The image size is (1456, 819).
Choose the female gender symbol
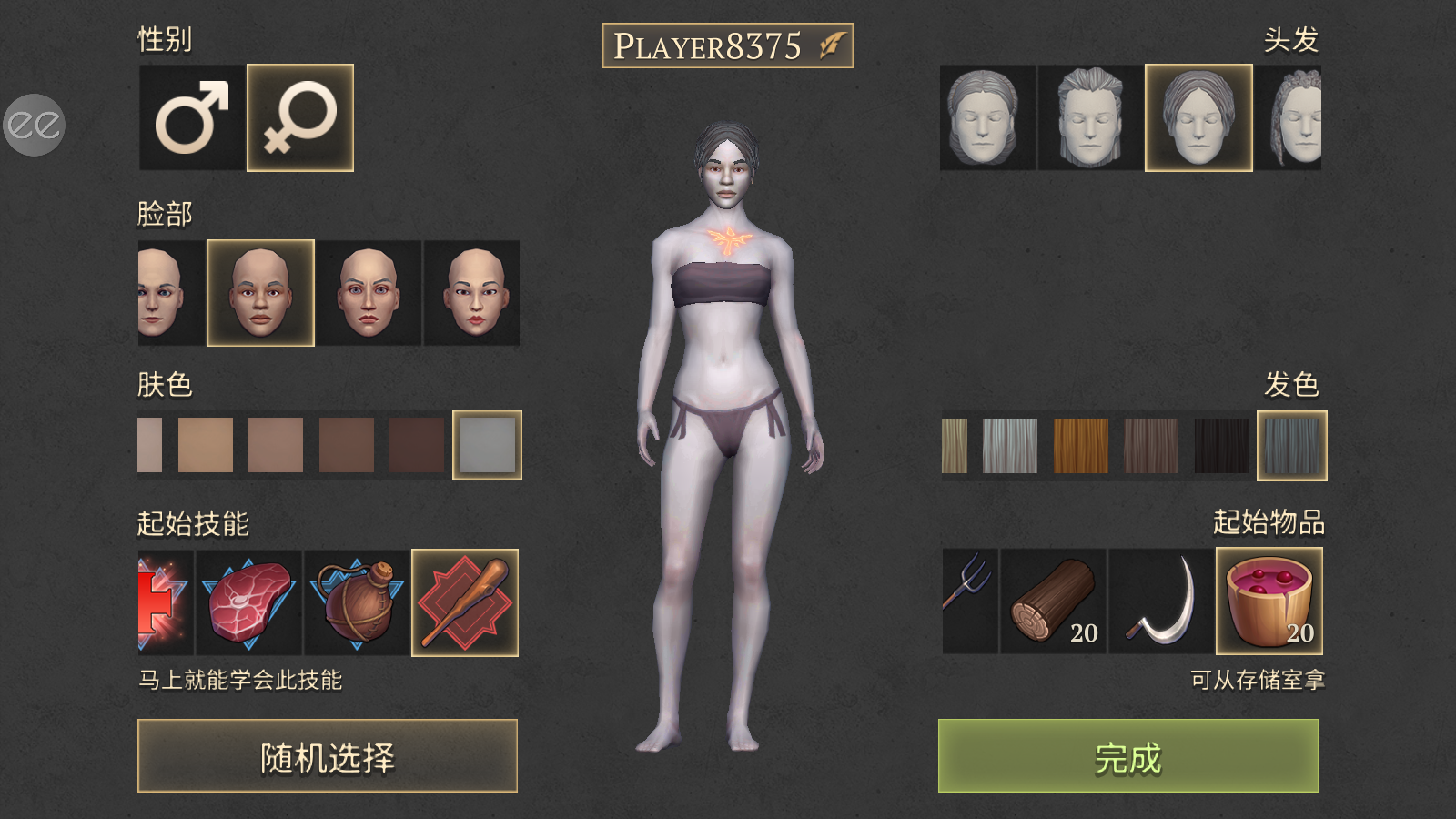tap(300, 117)
